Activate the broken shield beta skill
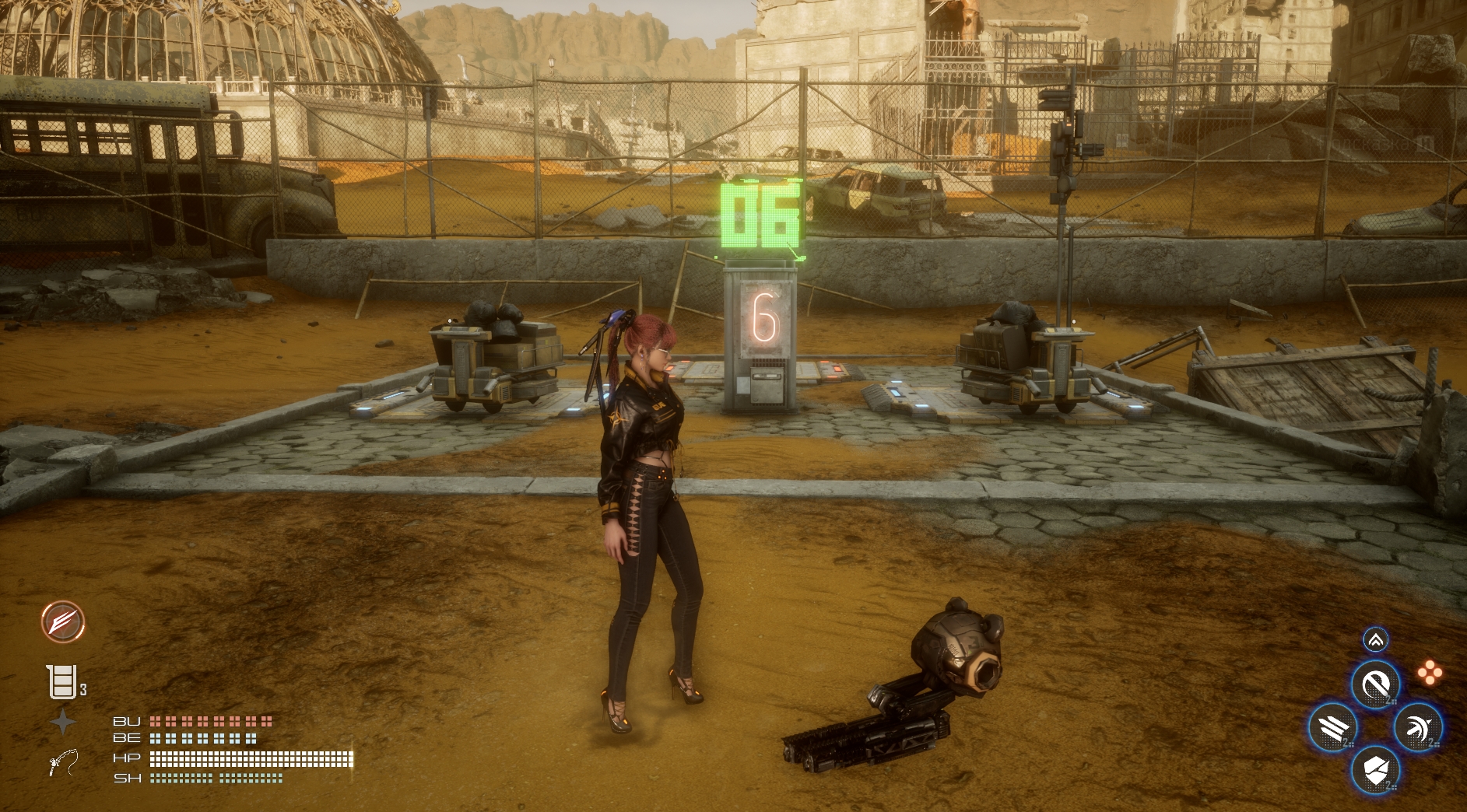 pyautogui.click(x=1375, y=770)
